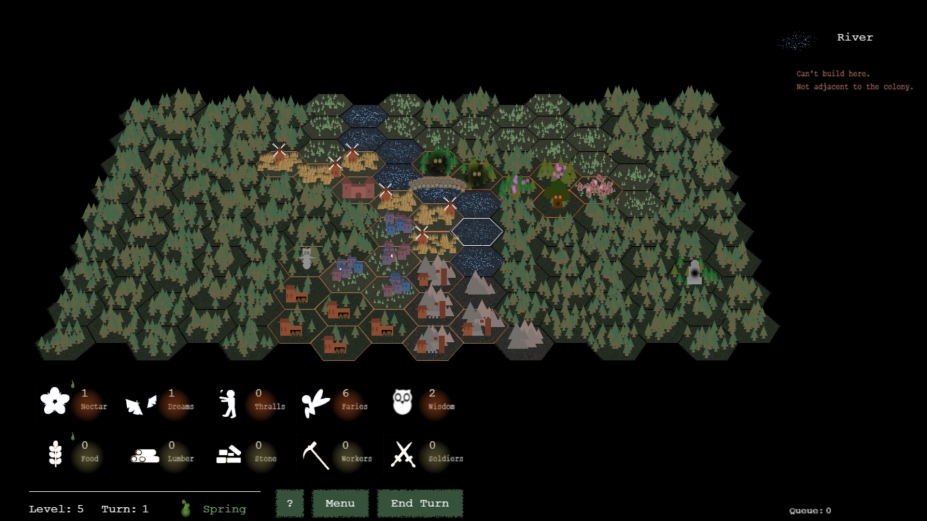The width and height of the screenshot is (927, 521).
Task: Click the Lumber logs icon
Action: 145,456
